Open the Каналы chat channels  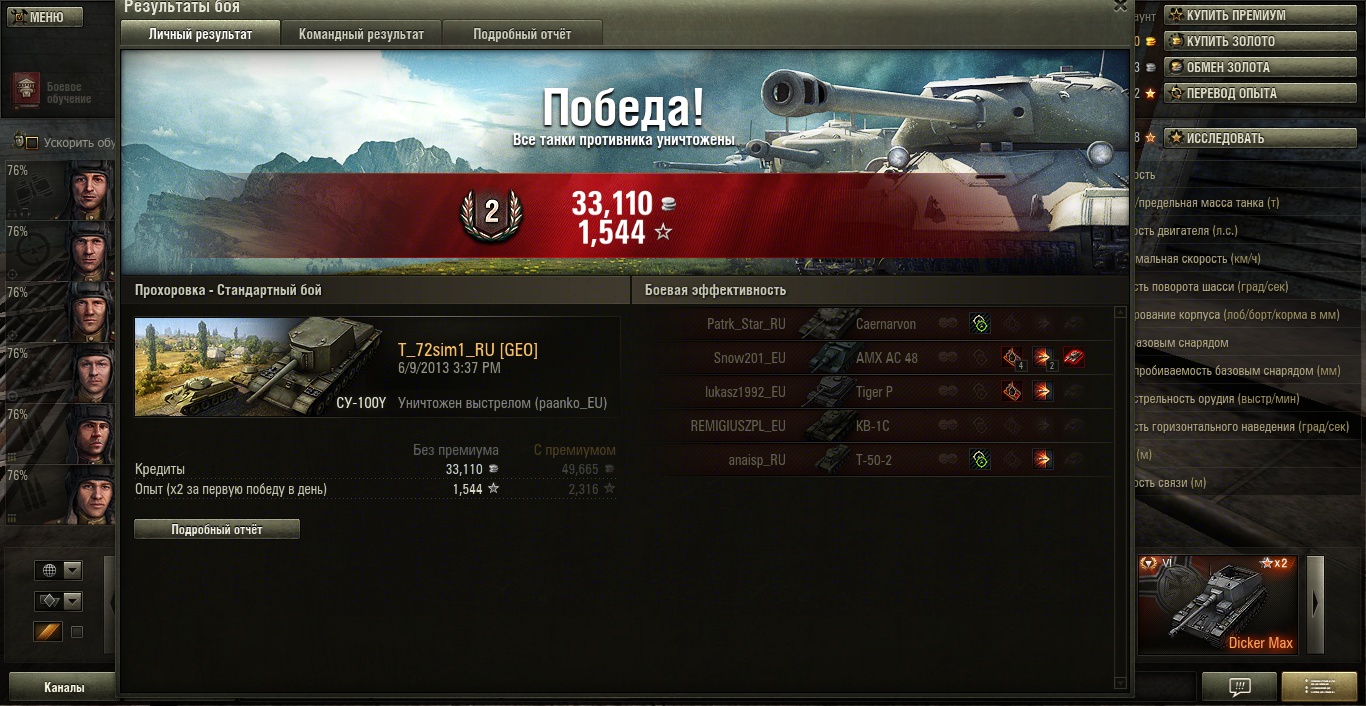(x=64, y=688)
